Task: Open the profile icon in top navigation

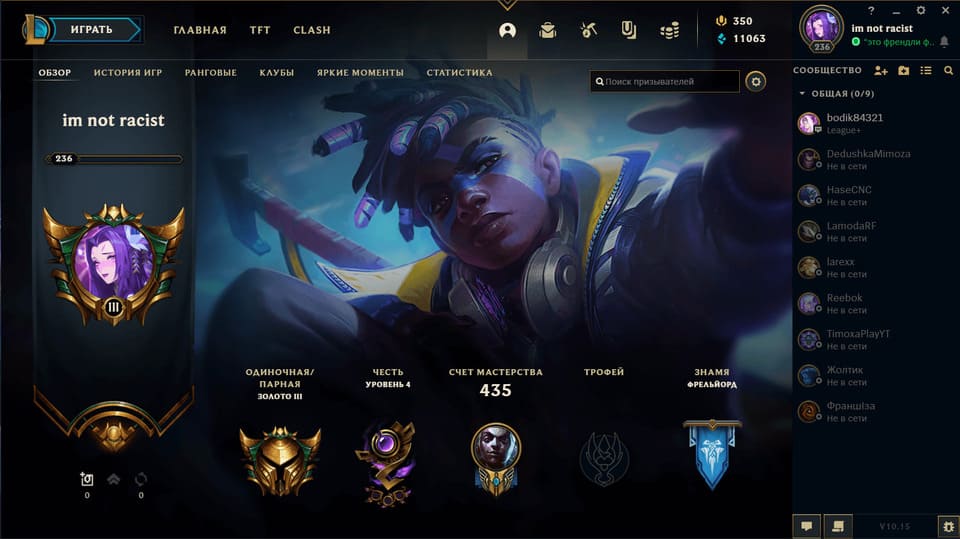Action: click(507, 30)
